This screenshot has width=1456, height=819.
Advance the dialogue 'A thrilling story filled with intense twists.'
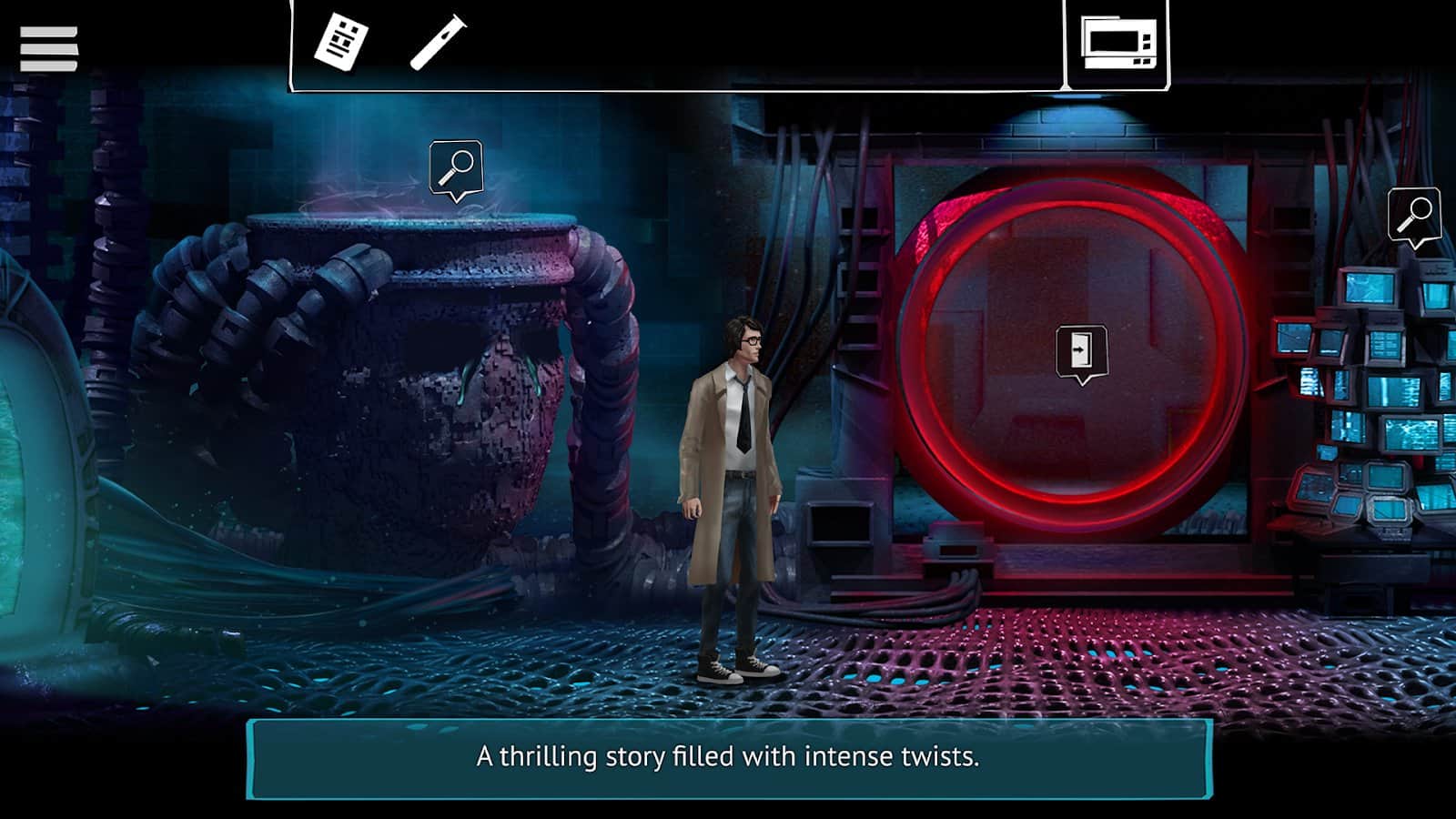coord(728,755)
